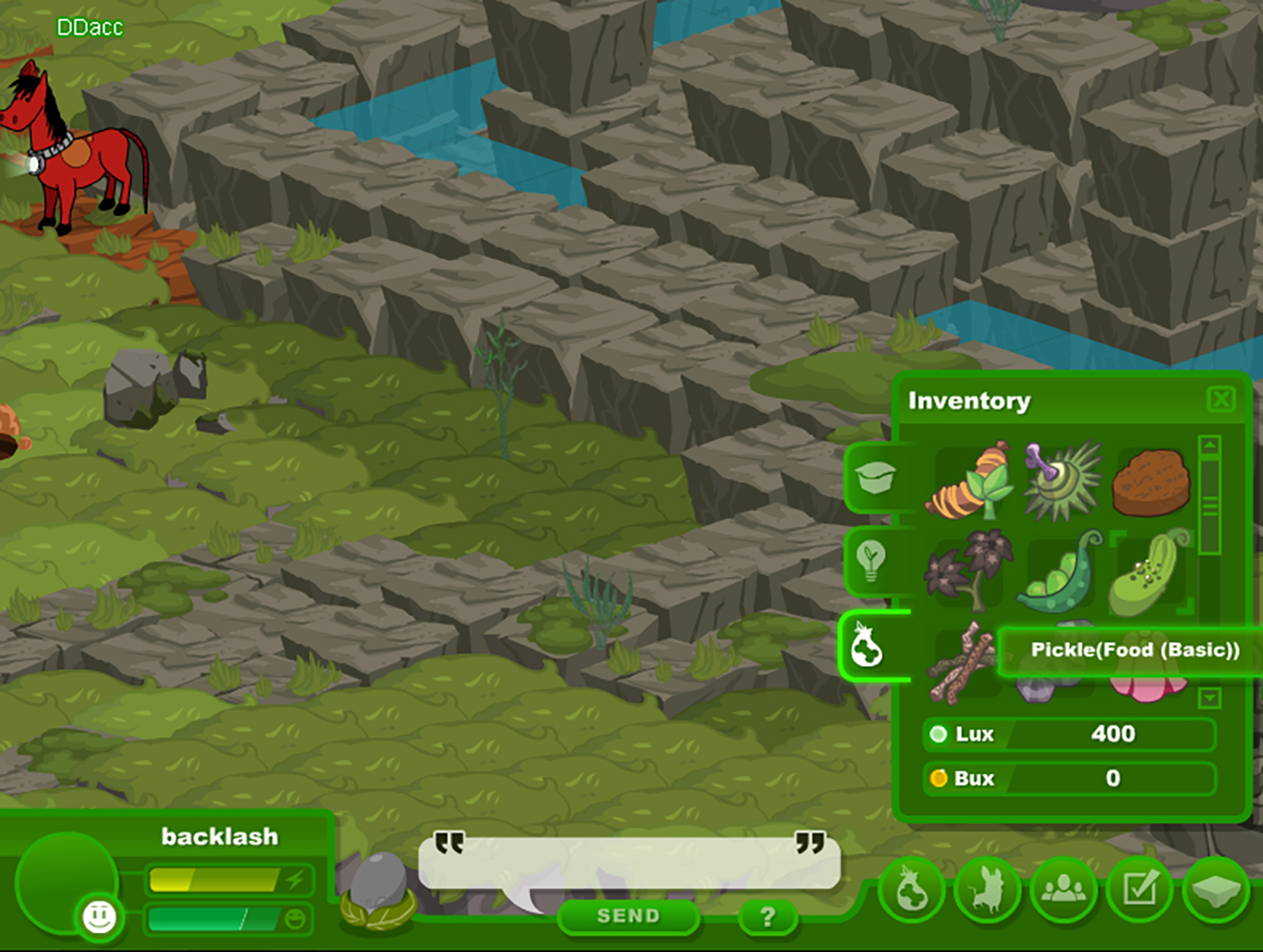Open the creature pet menu
Image resolution: width=1263 pixels, height=952 pixels.
pyautogui.click(x=988, y=891)
